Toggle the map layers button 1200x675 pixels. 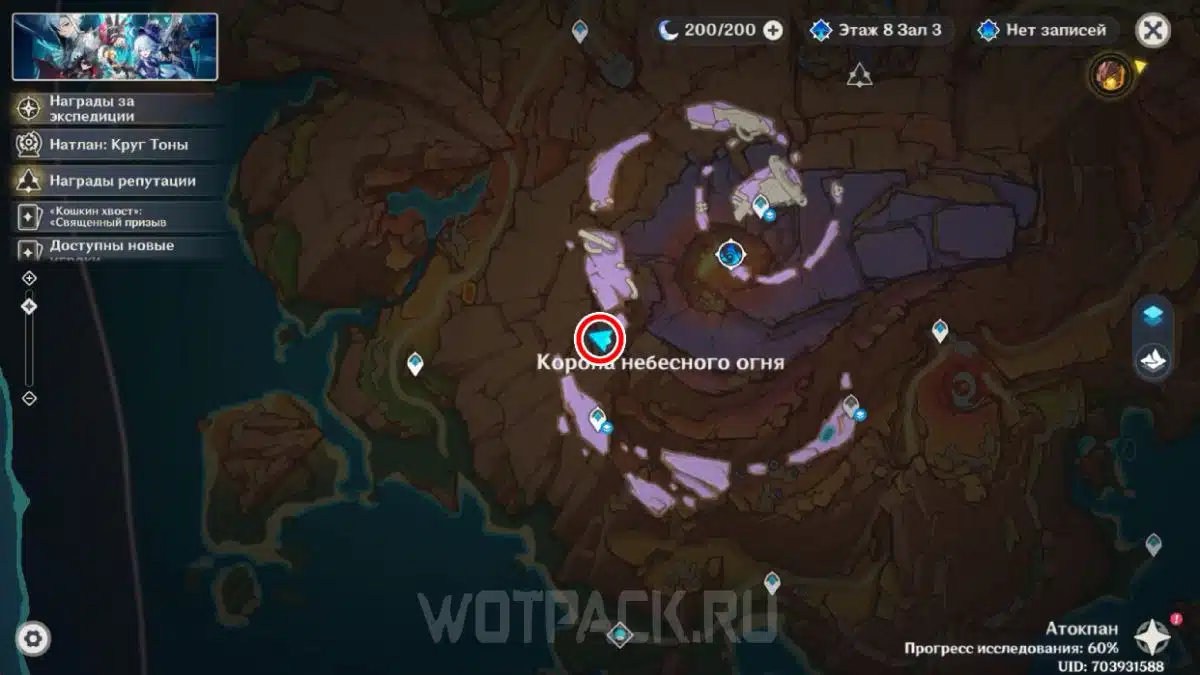[1153, 316]
